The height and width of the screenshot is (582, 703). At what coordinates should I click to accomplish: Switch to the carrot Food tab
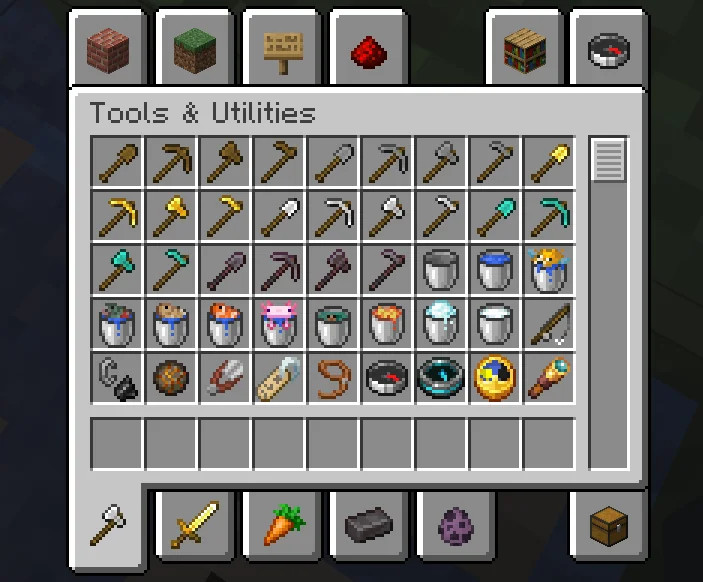tap(282, 523)
